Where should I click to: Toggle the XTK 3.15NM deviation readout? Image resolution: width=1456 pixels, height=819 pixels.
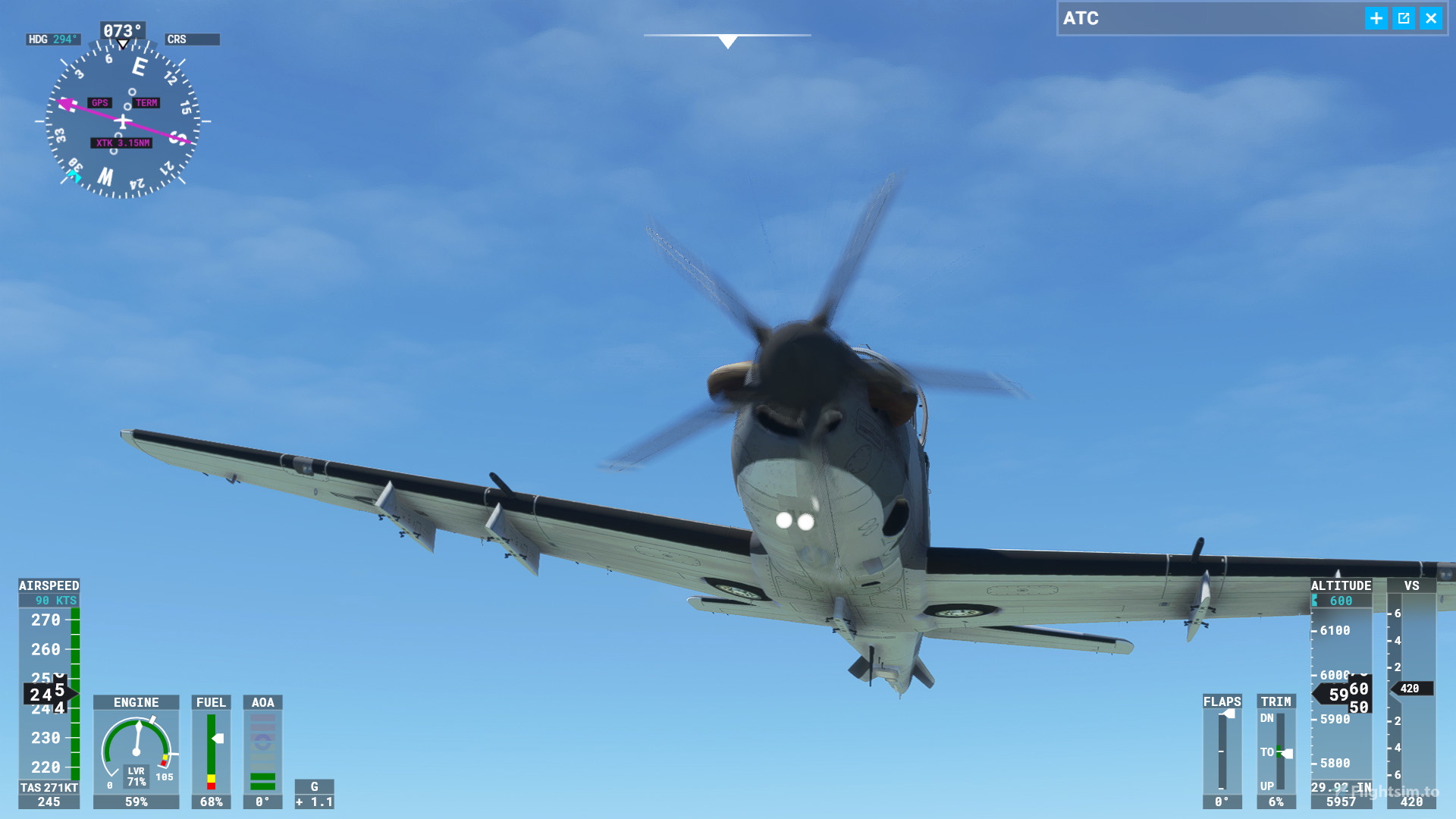coord(121,143)
